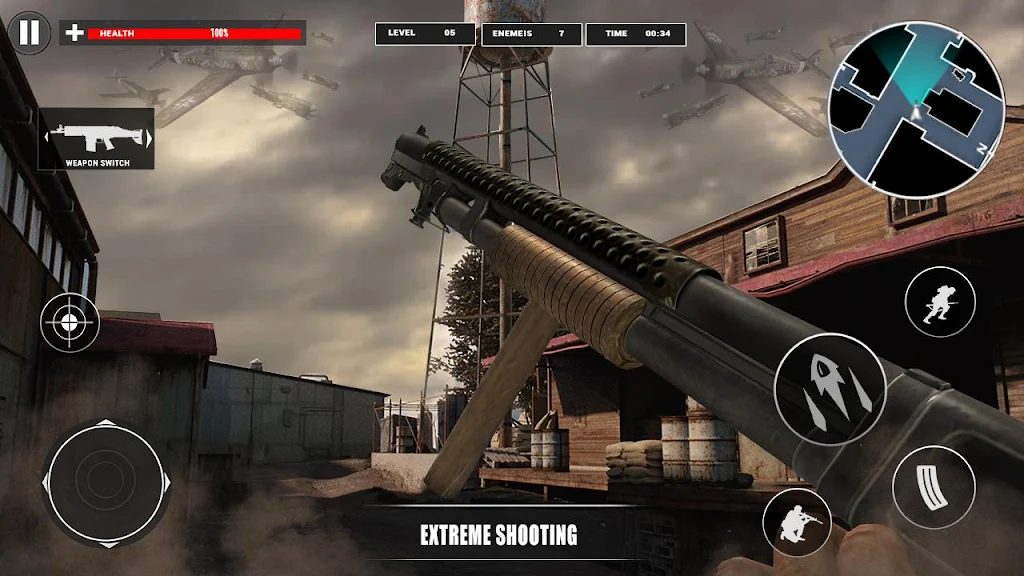The width and height of the screenshot is (1024, 576).
Task: Reload using the magazine button
Action: 933,486
